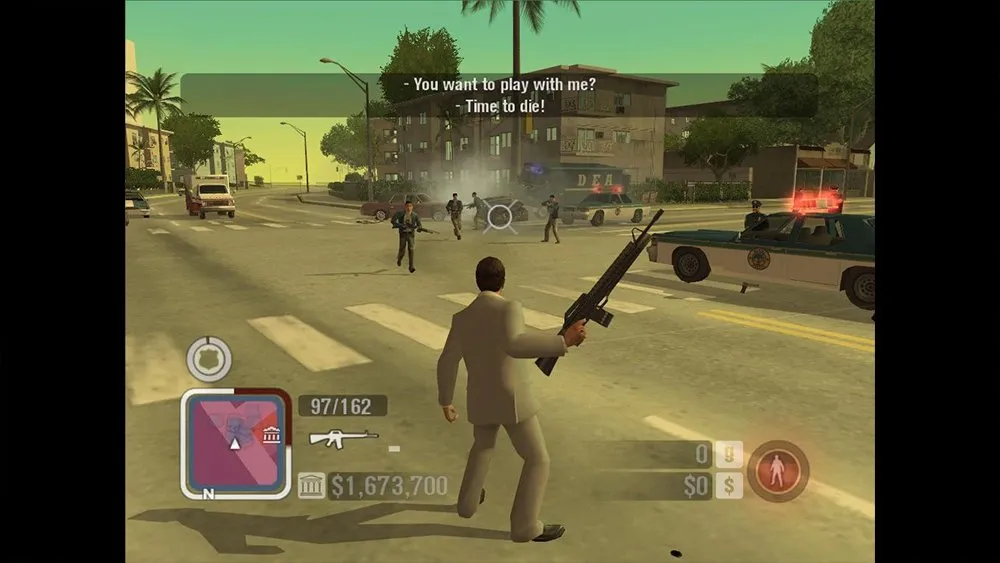Screen dimensions: 1000x563
Task: Select the drug stash icon above the dollar sign
Action: pos(730,456)
